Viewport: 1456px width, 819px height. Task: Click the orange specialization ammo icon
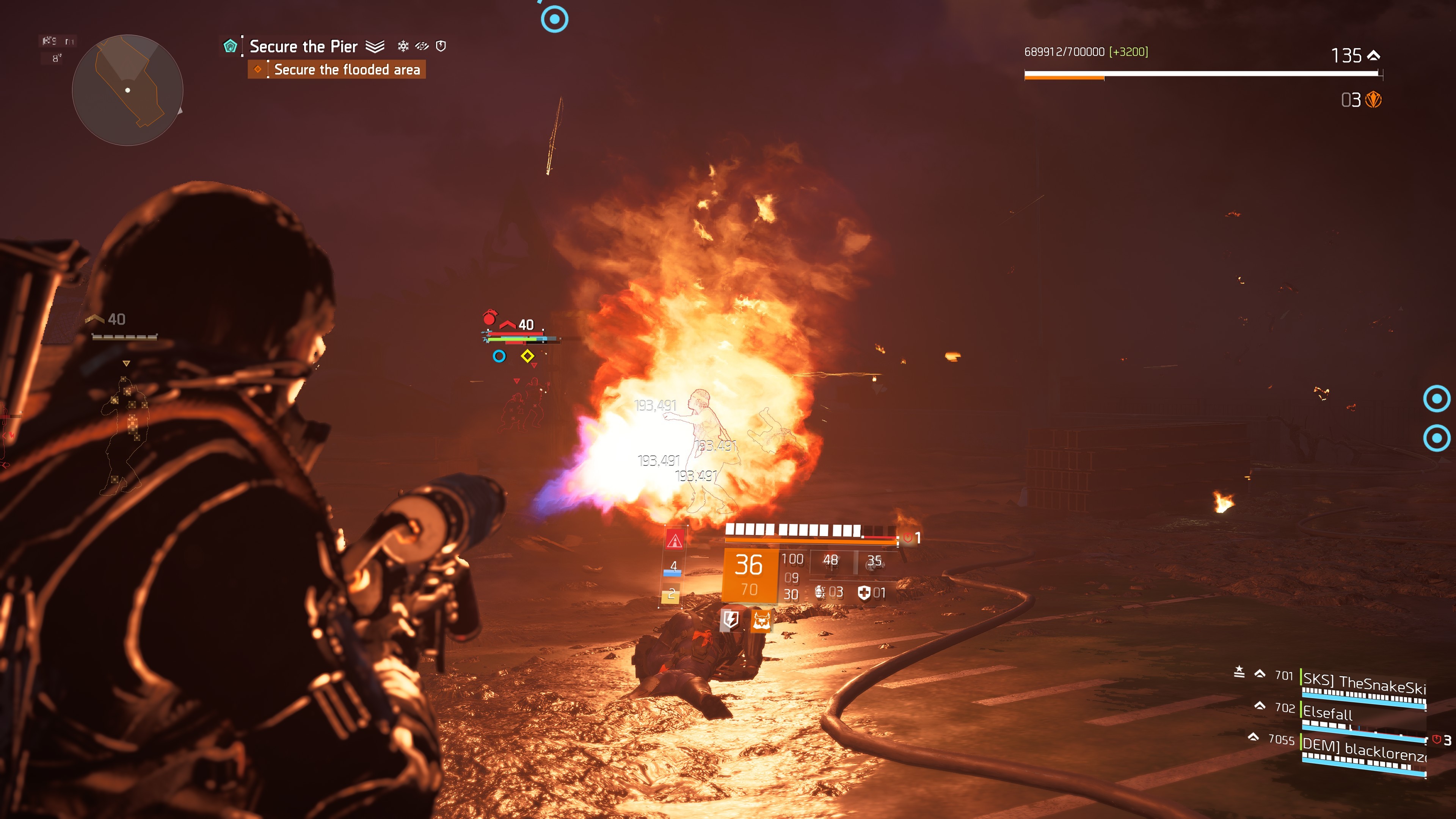coord(1373,100)
